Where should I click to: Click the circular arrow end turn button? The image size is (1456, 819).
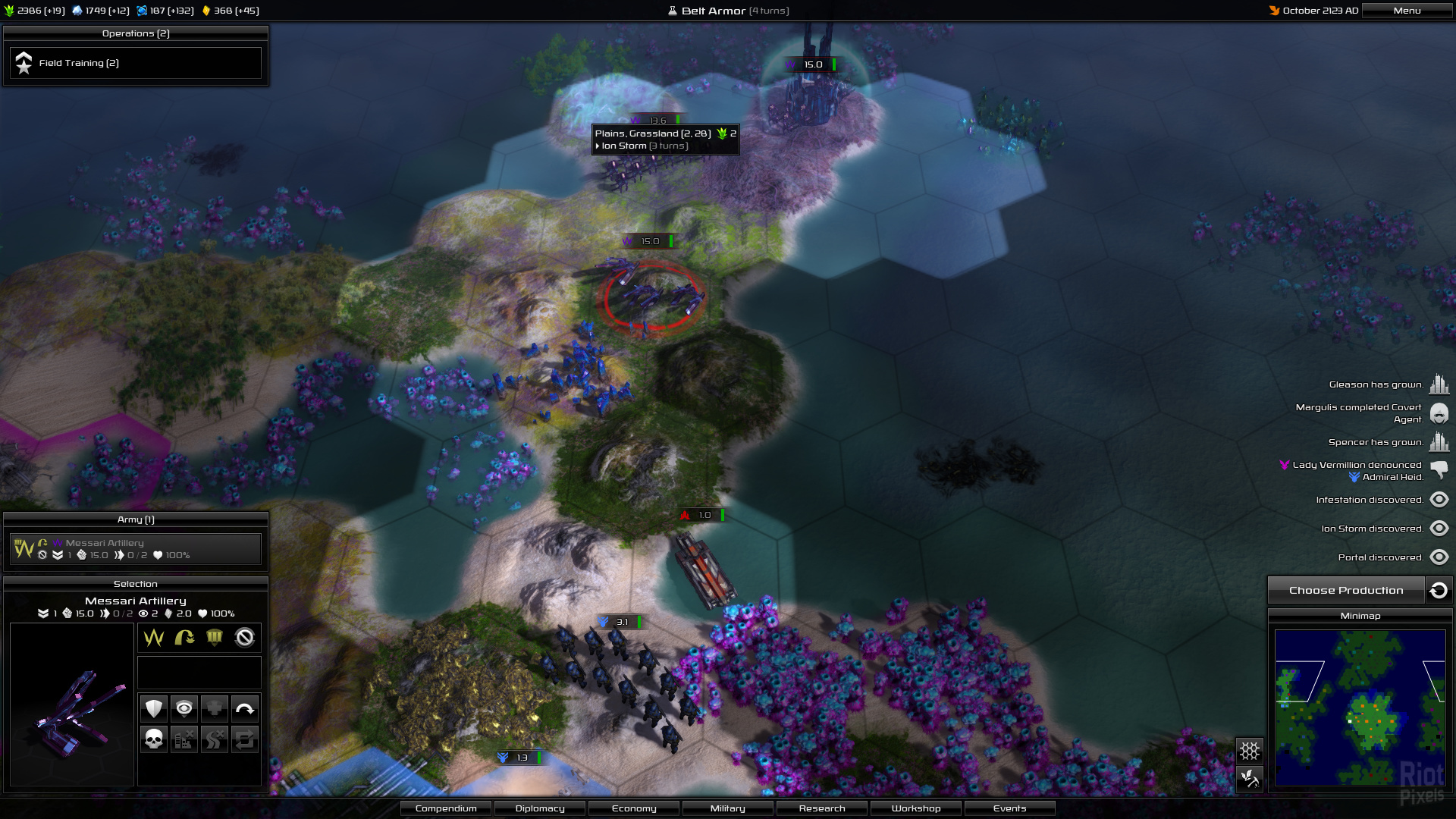point(1439,590)
